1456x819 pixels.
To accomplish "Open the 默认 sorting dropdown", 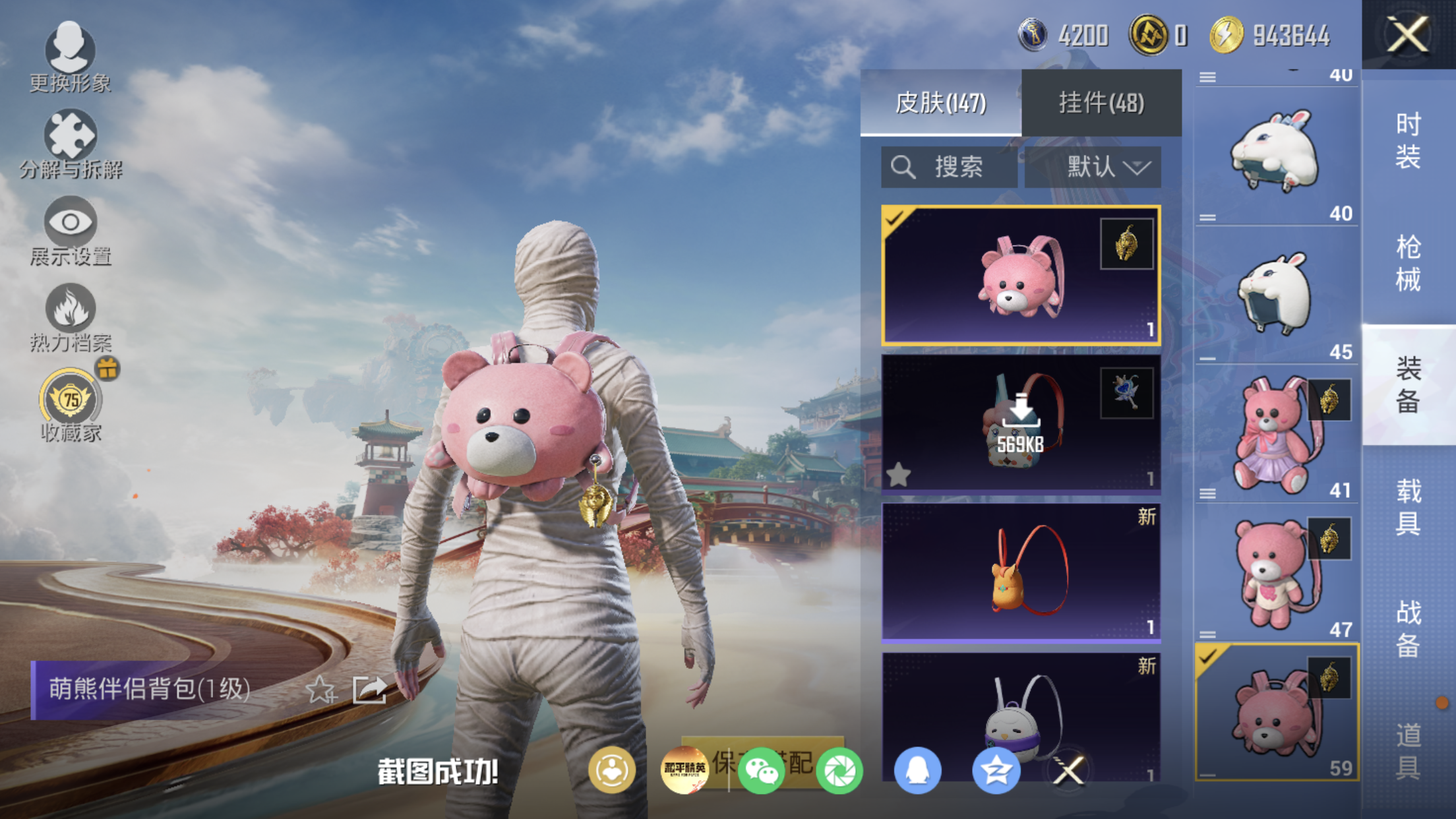I will pyautogui.click(x=1093, y=167).
